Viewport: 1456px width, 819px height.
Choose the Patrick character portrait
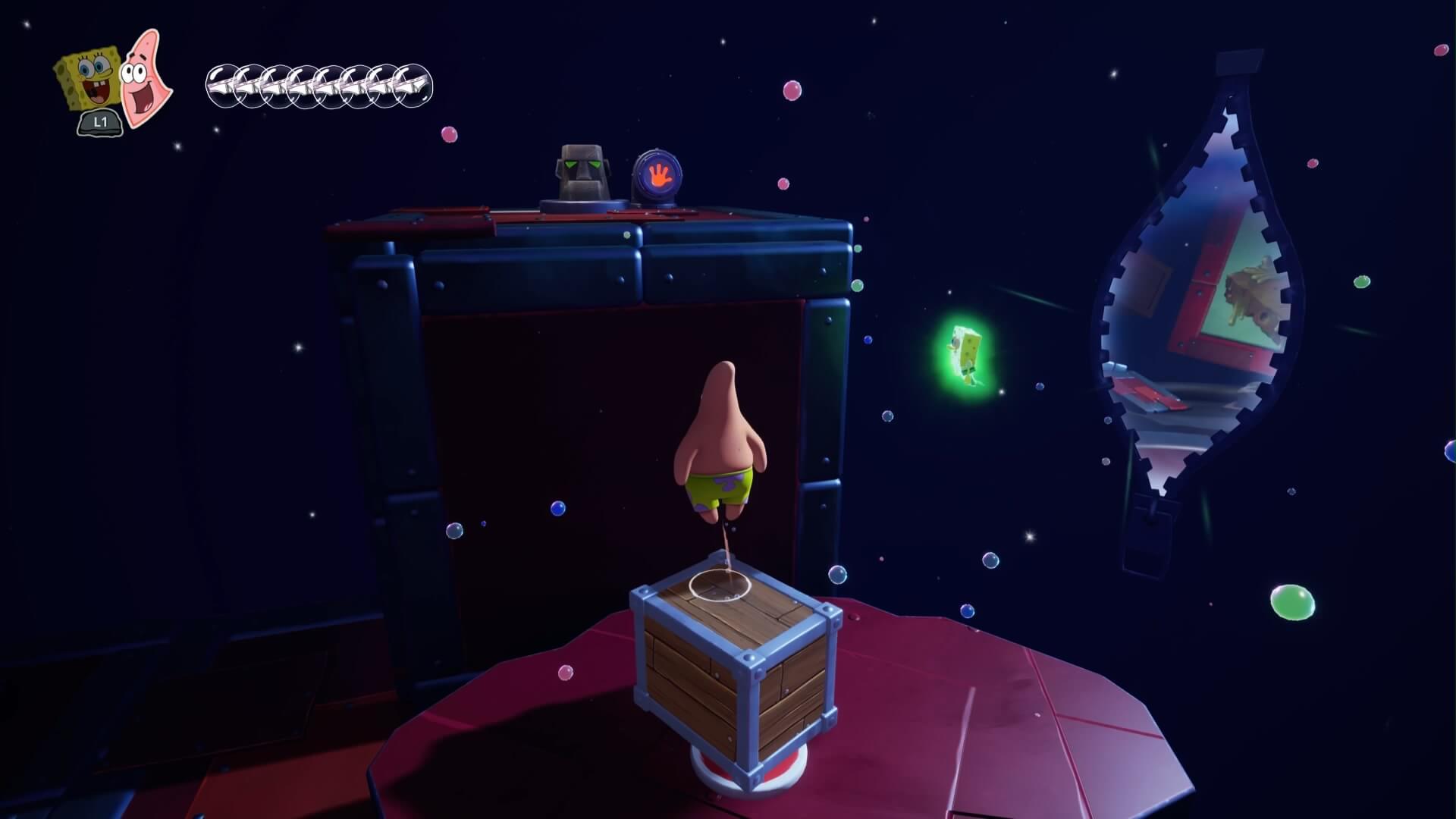pos(145,78)
